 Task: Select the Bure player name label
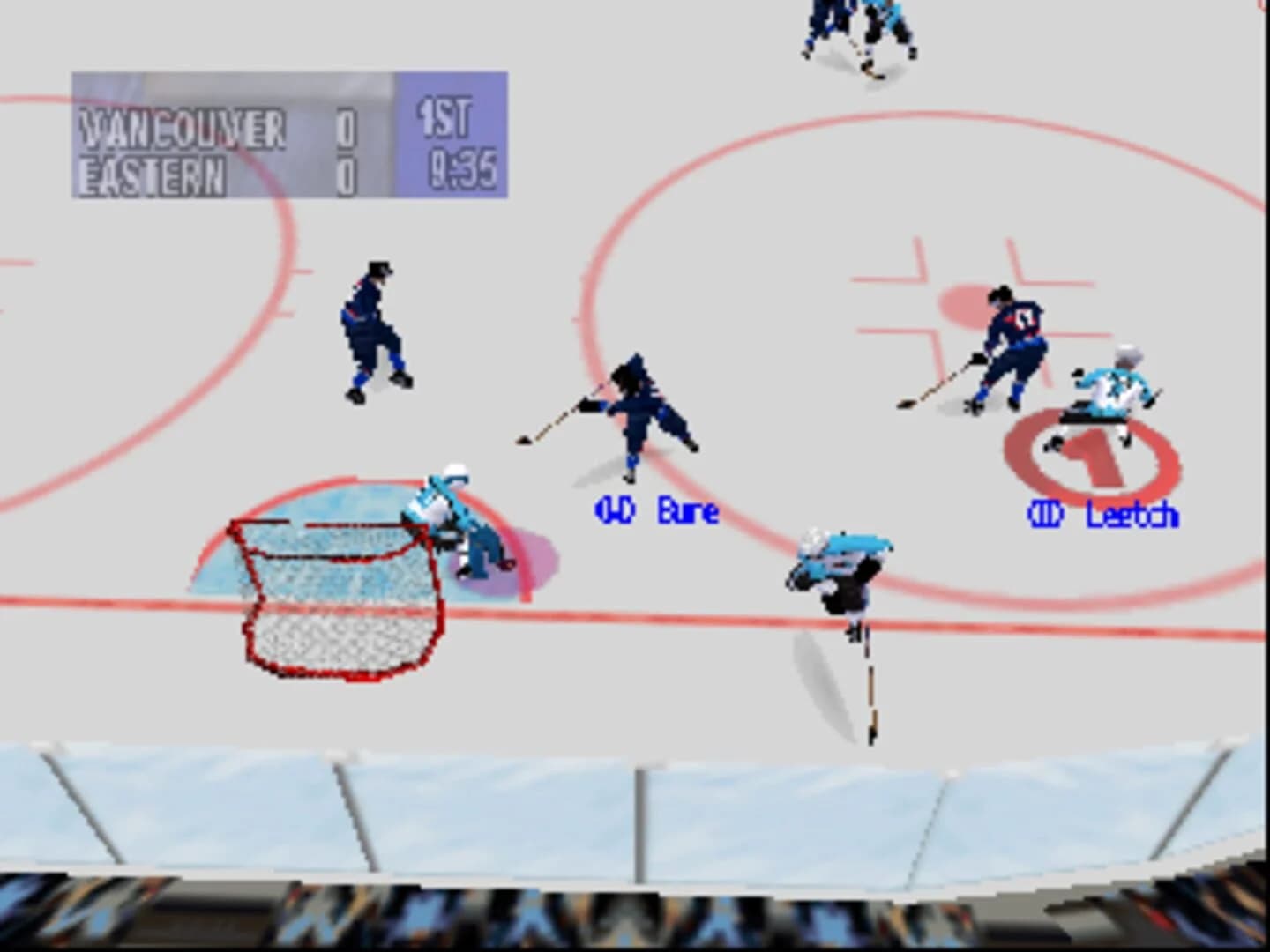tap(687, 511)
